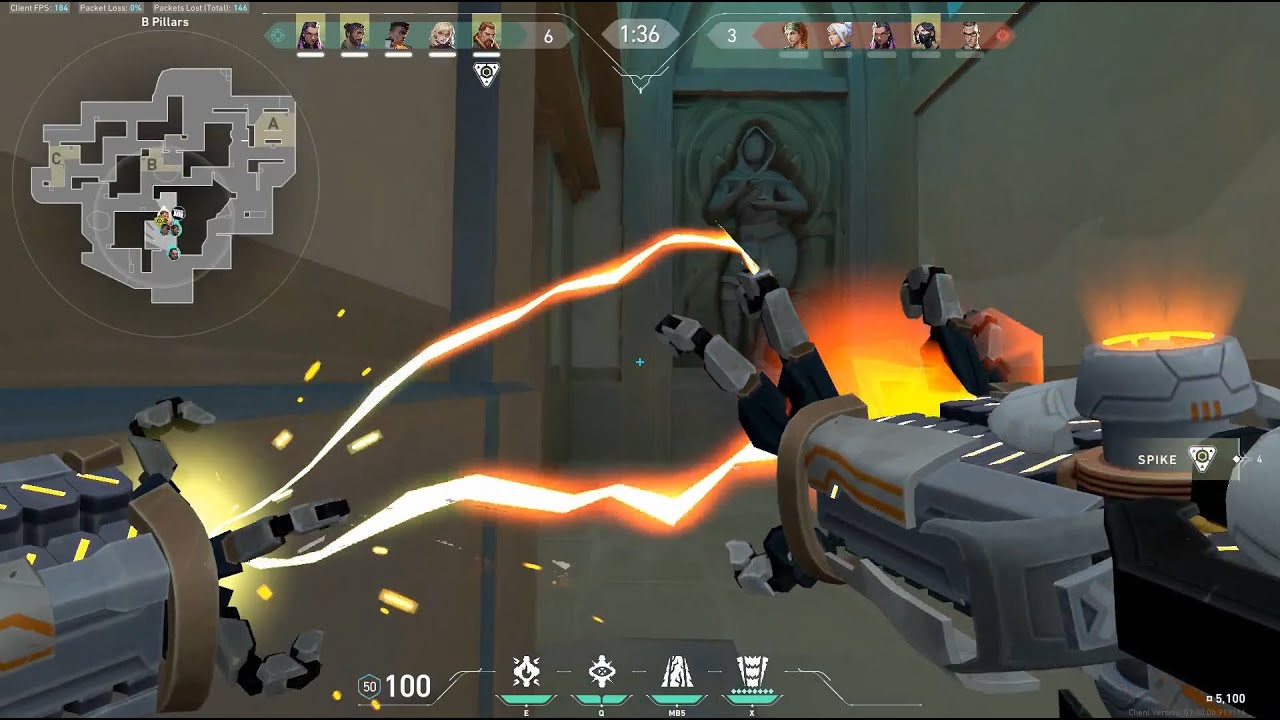Select the B site marker on the minimap
Image resolution: width=1280 pixels, height=720 pixels.
pos(152,165)
